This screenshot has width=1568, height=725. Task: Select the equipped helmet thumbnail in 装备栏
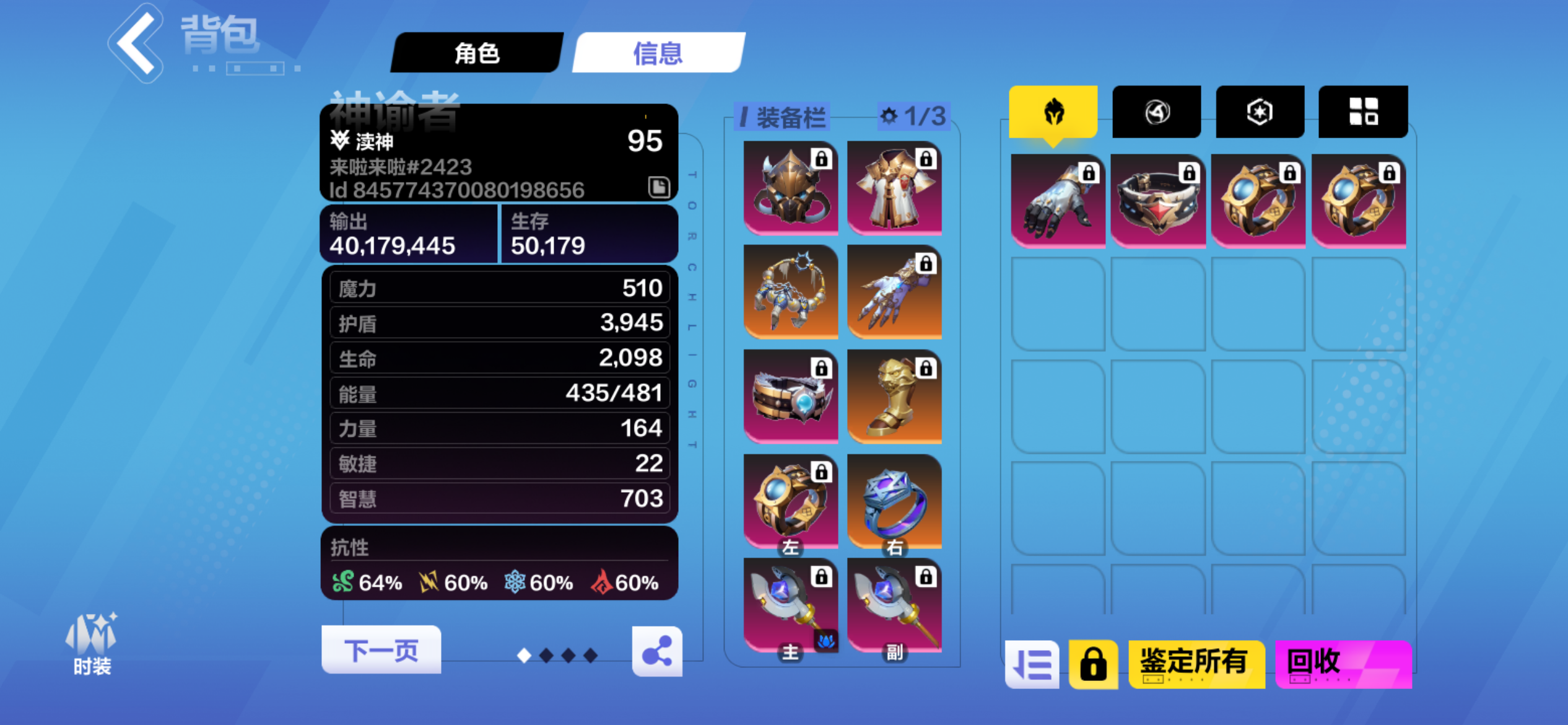(790, 187)
